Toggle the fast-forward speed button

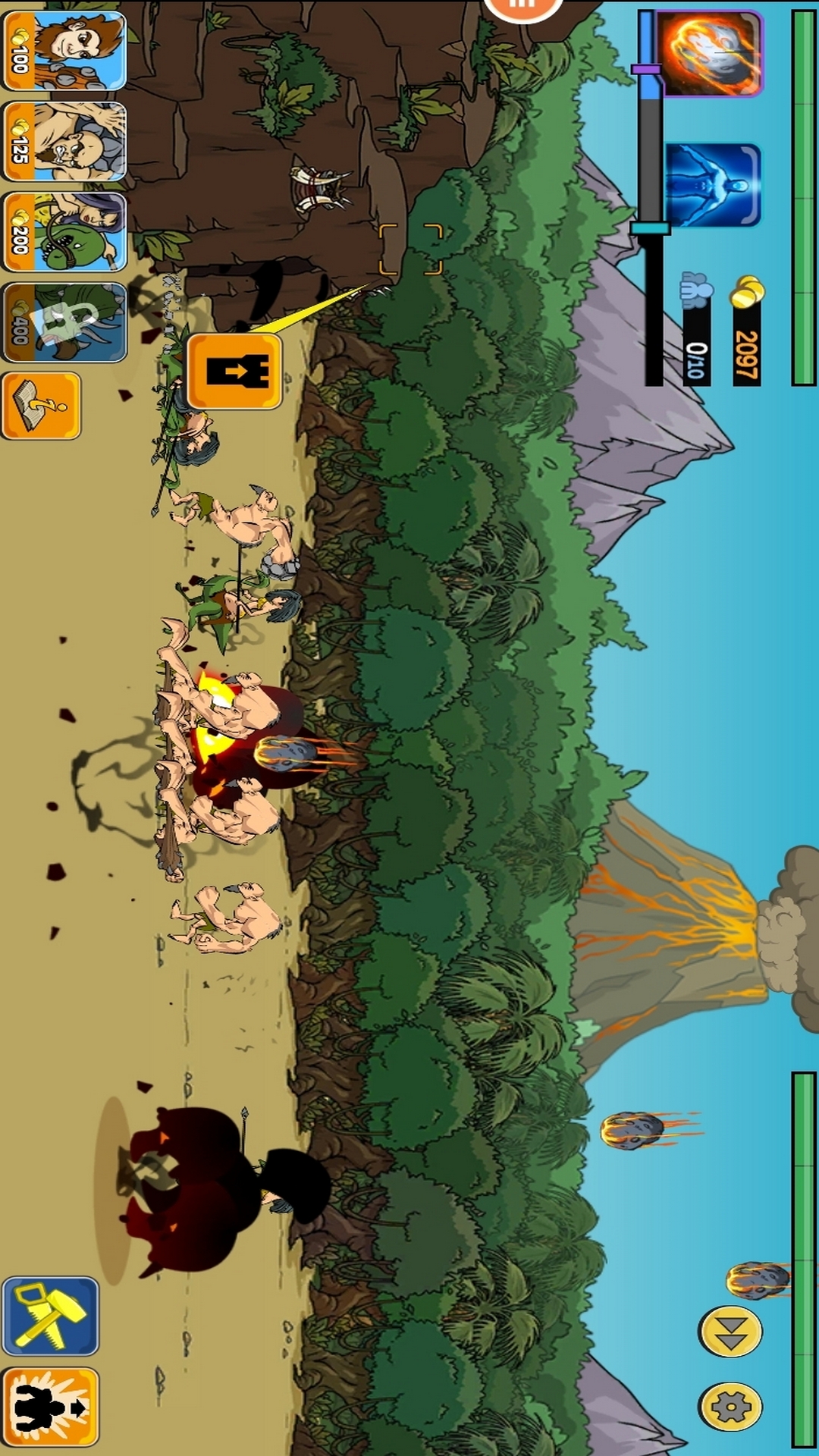[731, 1332]
